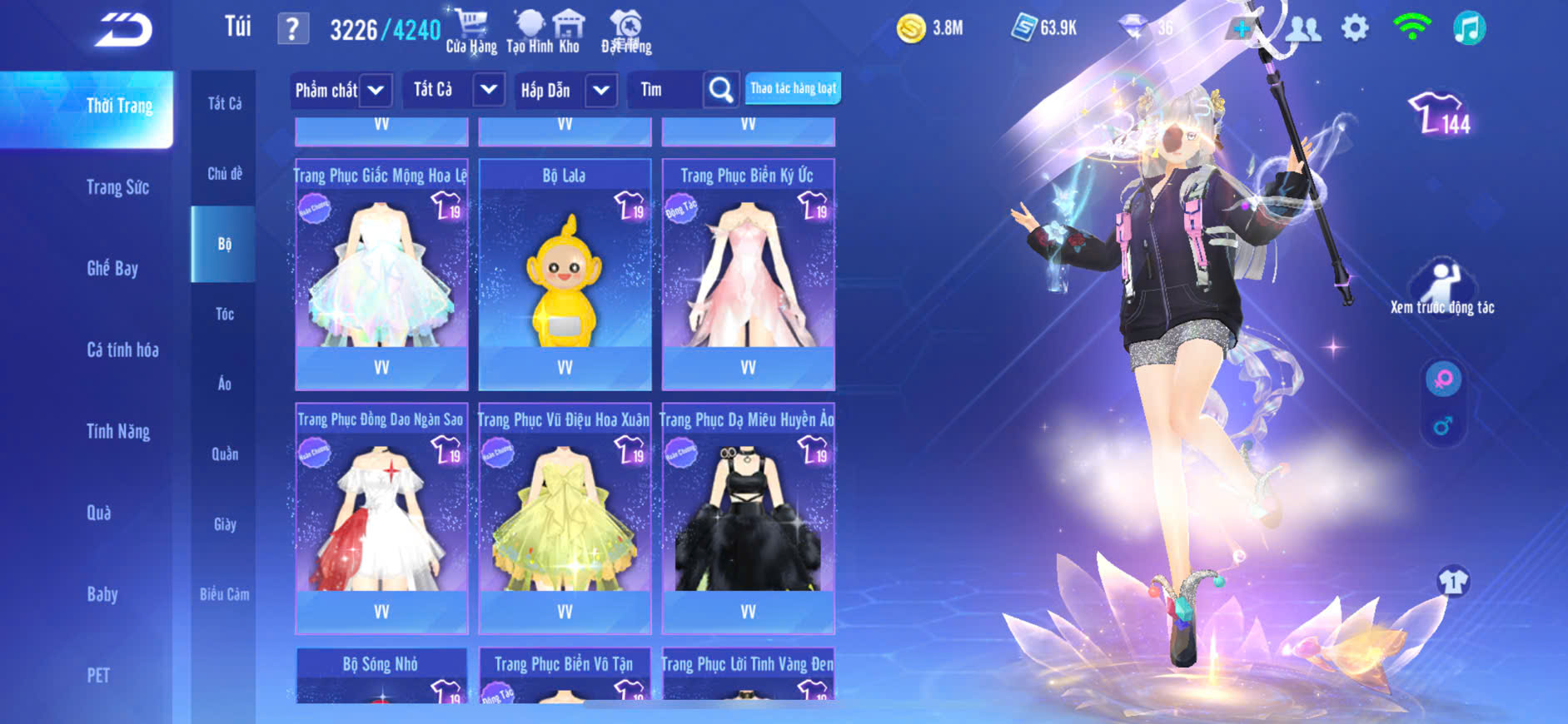Open the settings gear
1568x724 pixels.
click(1355, 29)
